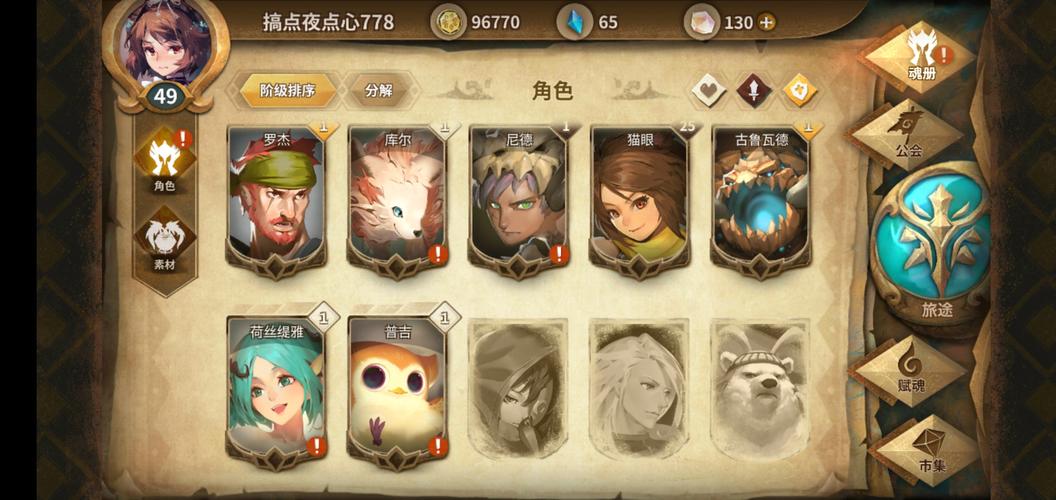The height and width of the screenshot is (500, 1056).
Task: Switch to the 角色 characters tab
Action: [x=164, y=164]
